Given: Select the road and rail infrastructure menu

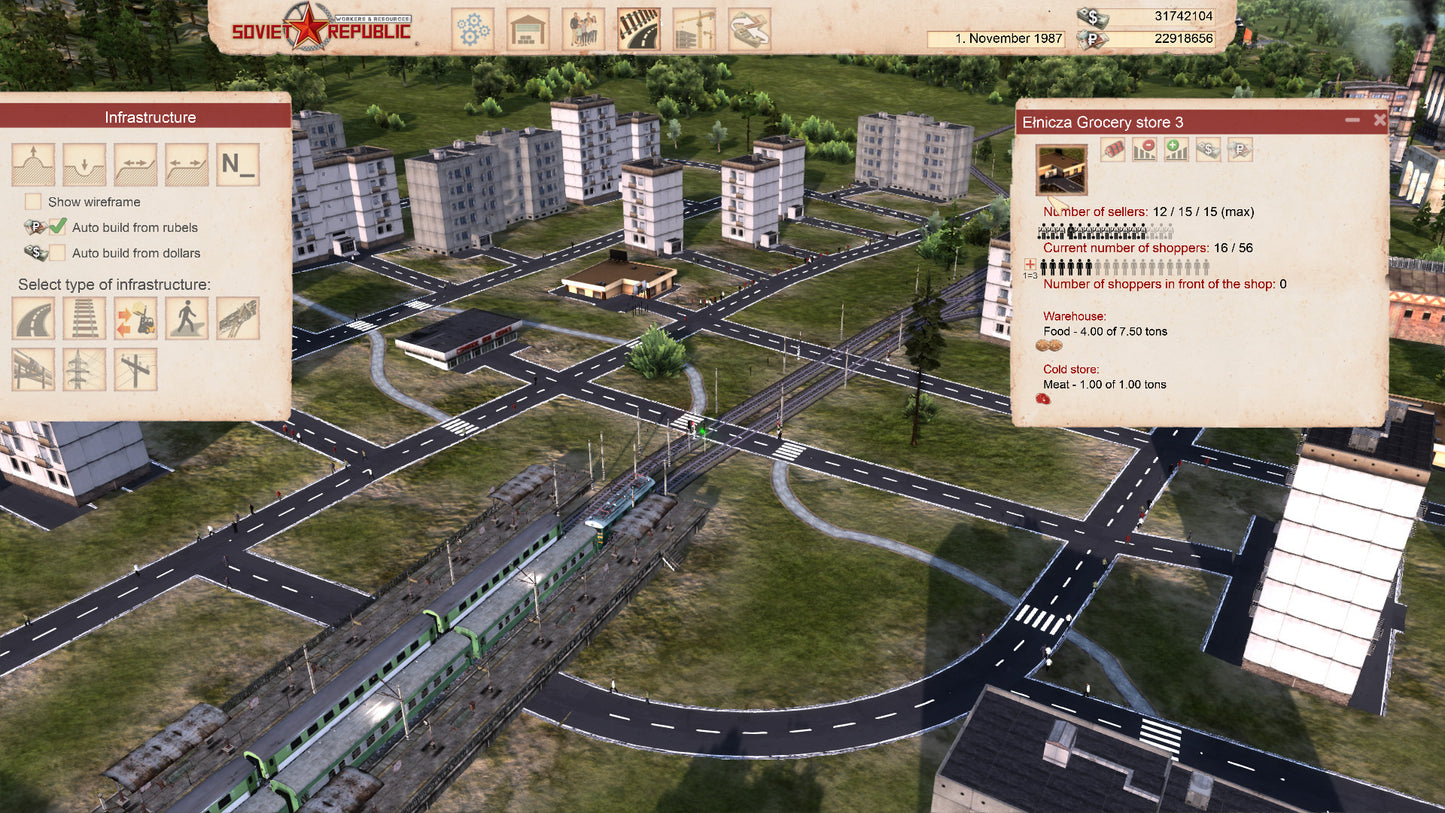Looking at the screenshot, I should click(x=638, y=29).
